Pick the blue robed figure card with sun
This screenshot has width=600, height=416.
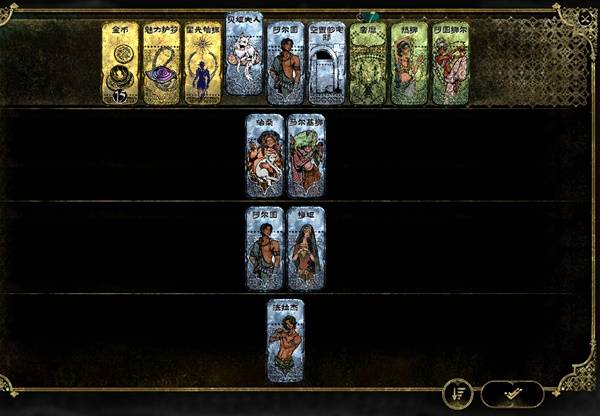pos(203,64)
